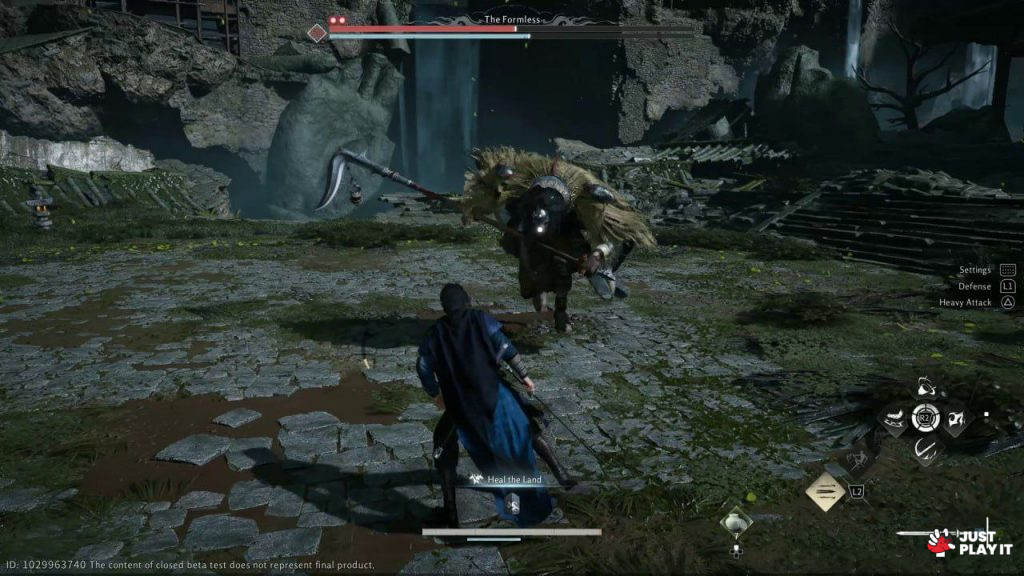Select the top skill in the skill wheel
Screen dimensions: 1024x576
pos(926,387)
